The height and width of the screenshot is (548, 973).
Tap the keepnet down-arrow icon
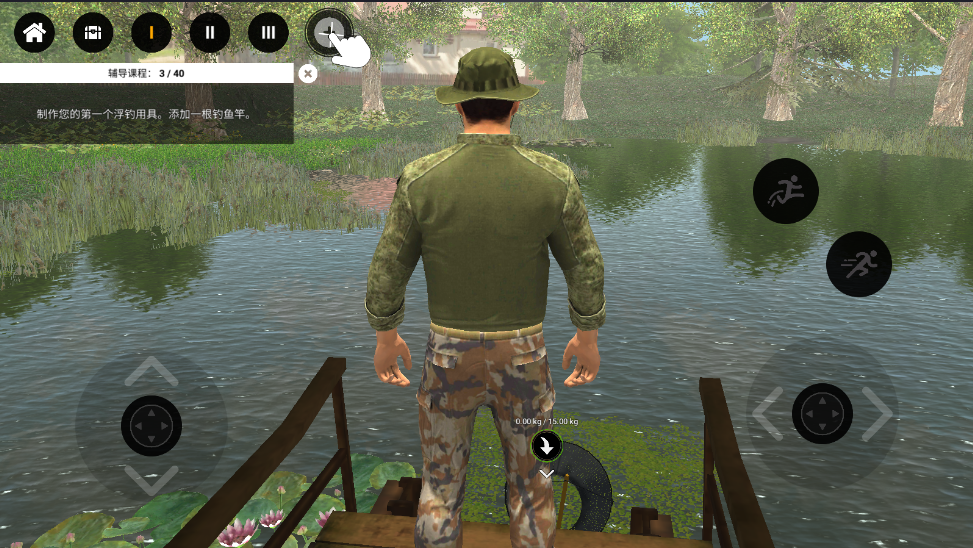547,446
